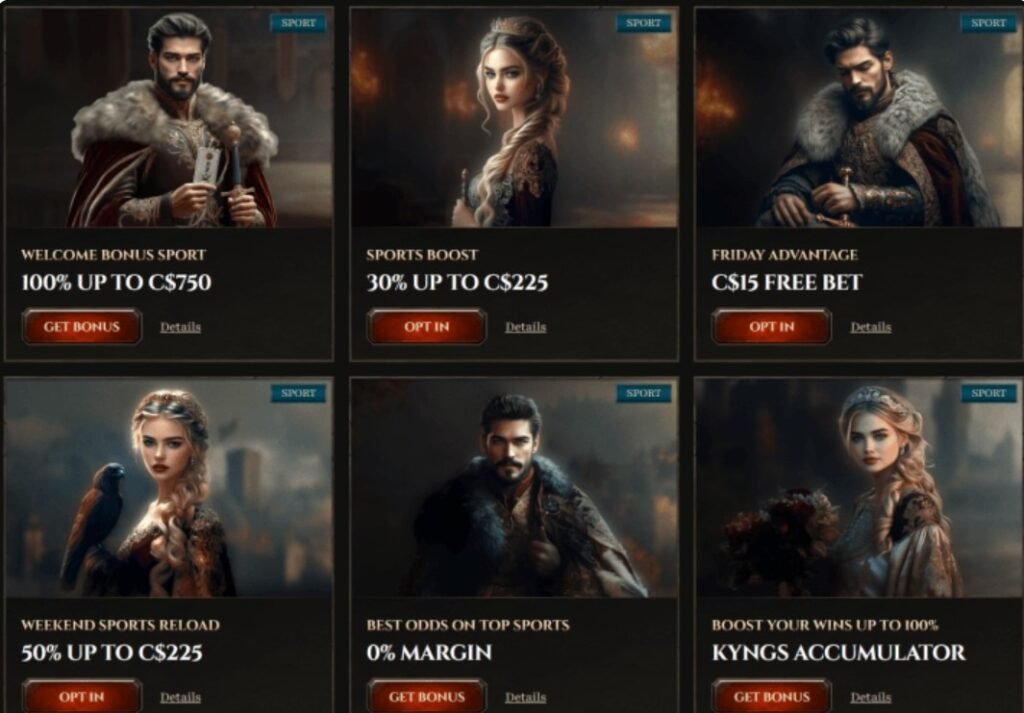Claim the Kyngs Accumulator bonus
1024x713 pixels.
click(771, 697)
